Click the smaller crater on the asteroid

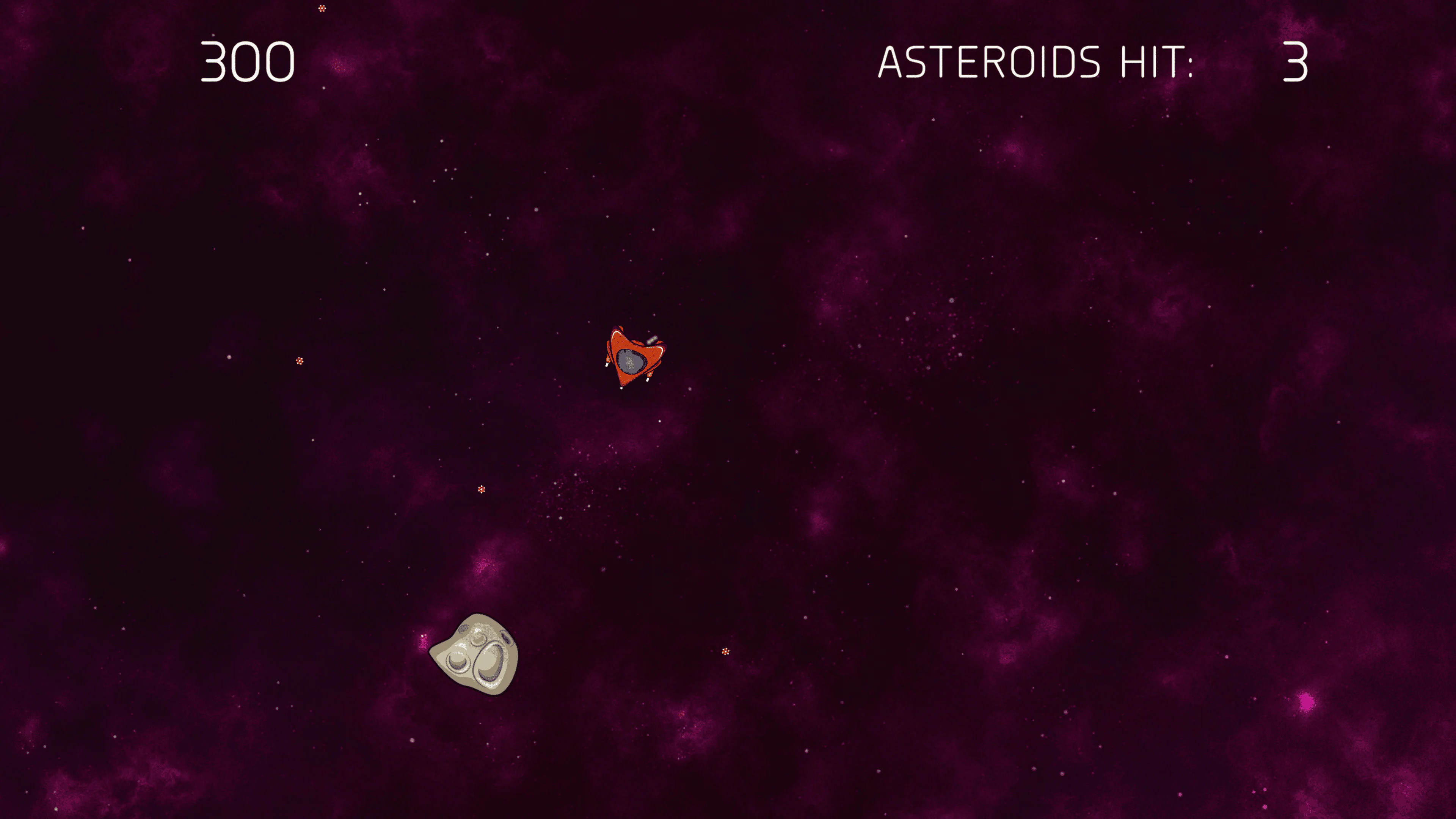pos(458,661)
